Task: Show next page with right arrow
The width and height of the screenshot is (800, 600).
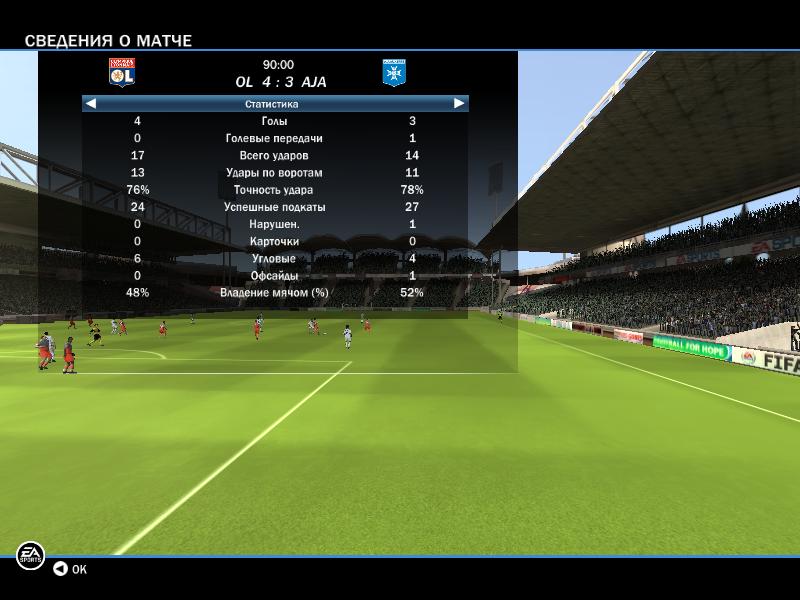Action: click(459, 103)
